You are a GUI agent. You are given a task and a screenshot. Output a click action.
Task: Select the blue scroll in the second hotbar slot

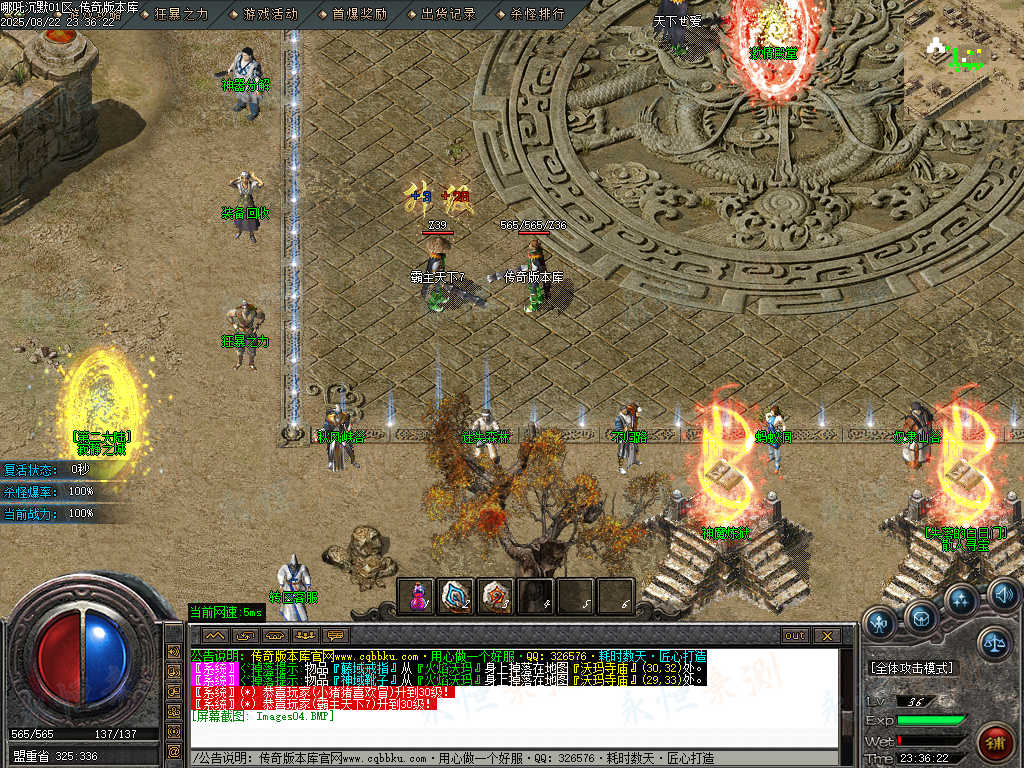[x=456, y=596]
